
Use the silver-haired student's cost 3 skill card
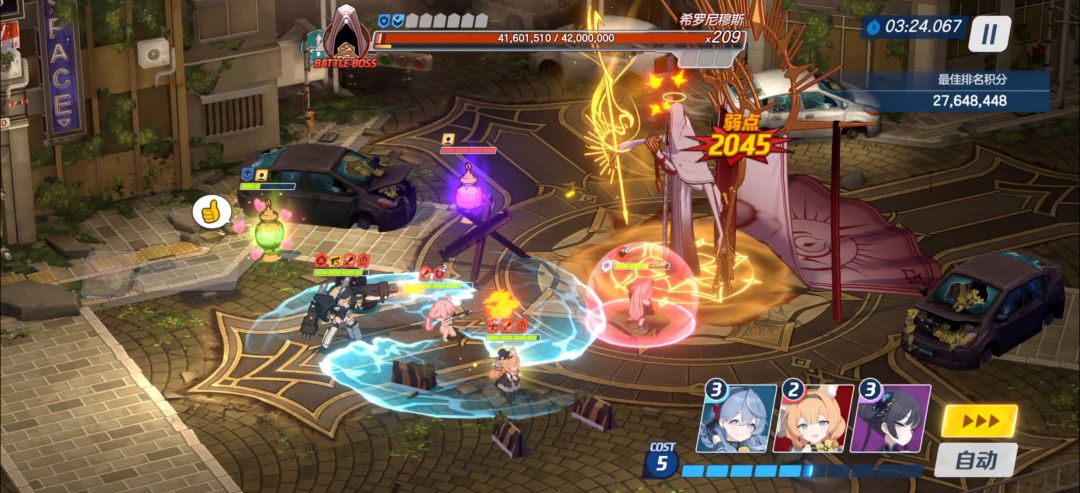coord(738,419)
